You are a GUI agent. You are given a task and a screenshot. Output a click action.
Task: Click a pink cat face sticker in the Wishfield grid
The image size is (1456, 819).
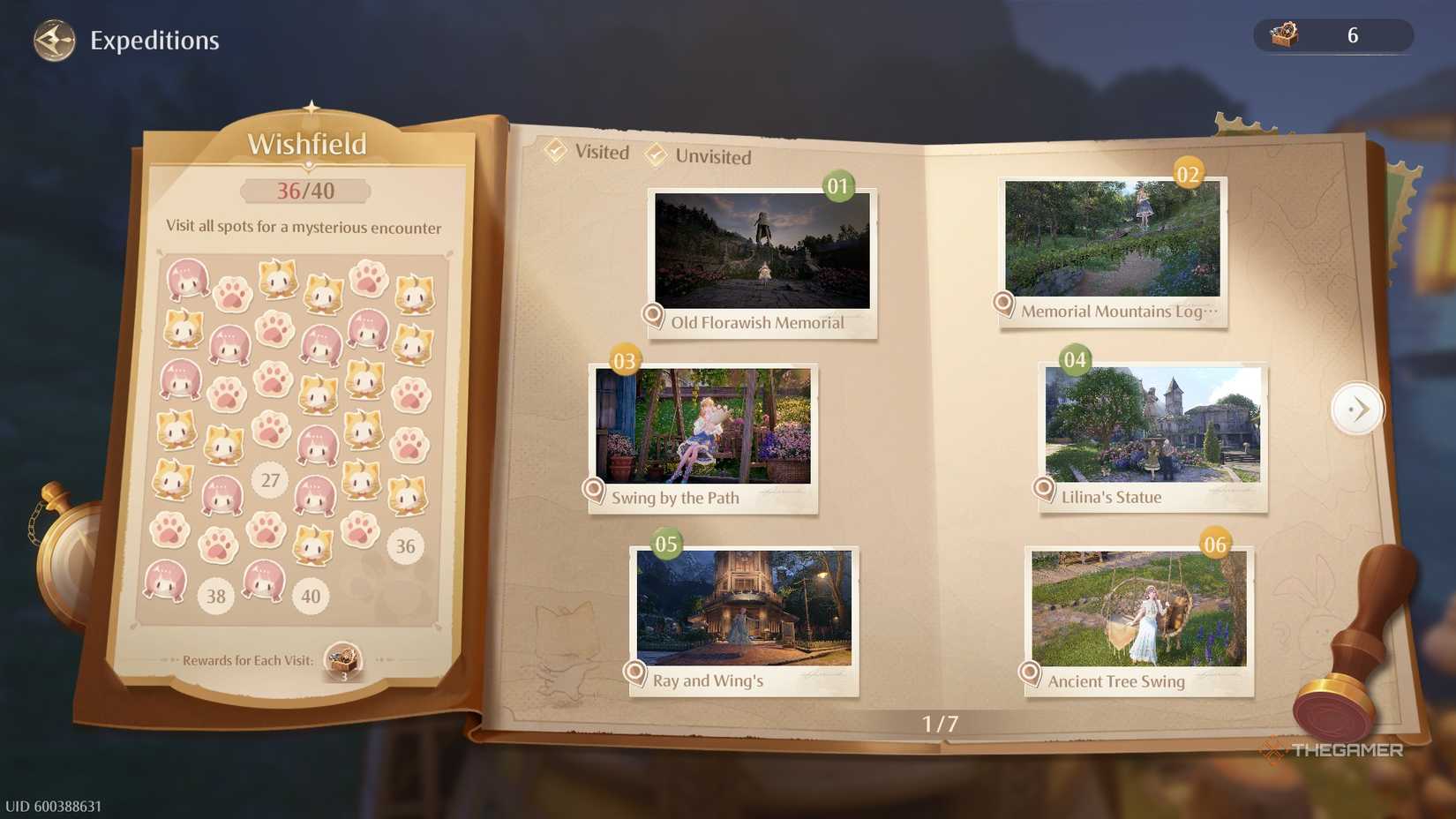coord(188,281)
